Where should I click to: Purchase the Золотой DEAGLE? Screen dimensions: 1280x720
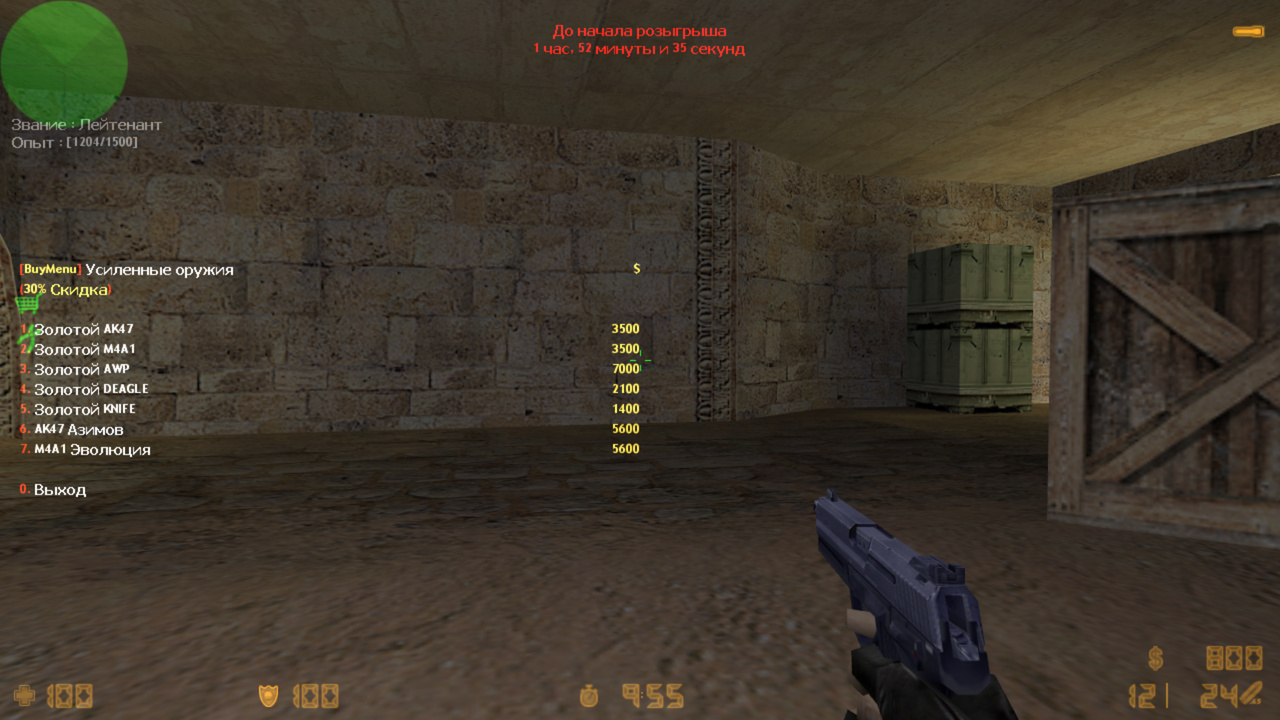[x=85, y=388]
